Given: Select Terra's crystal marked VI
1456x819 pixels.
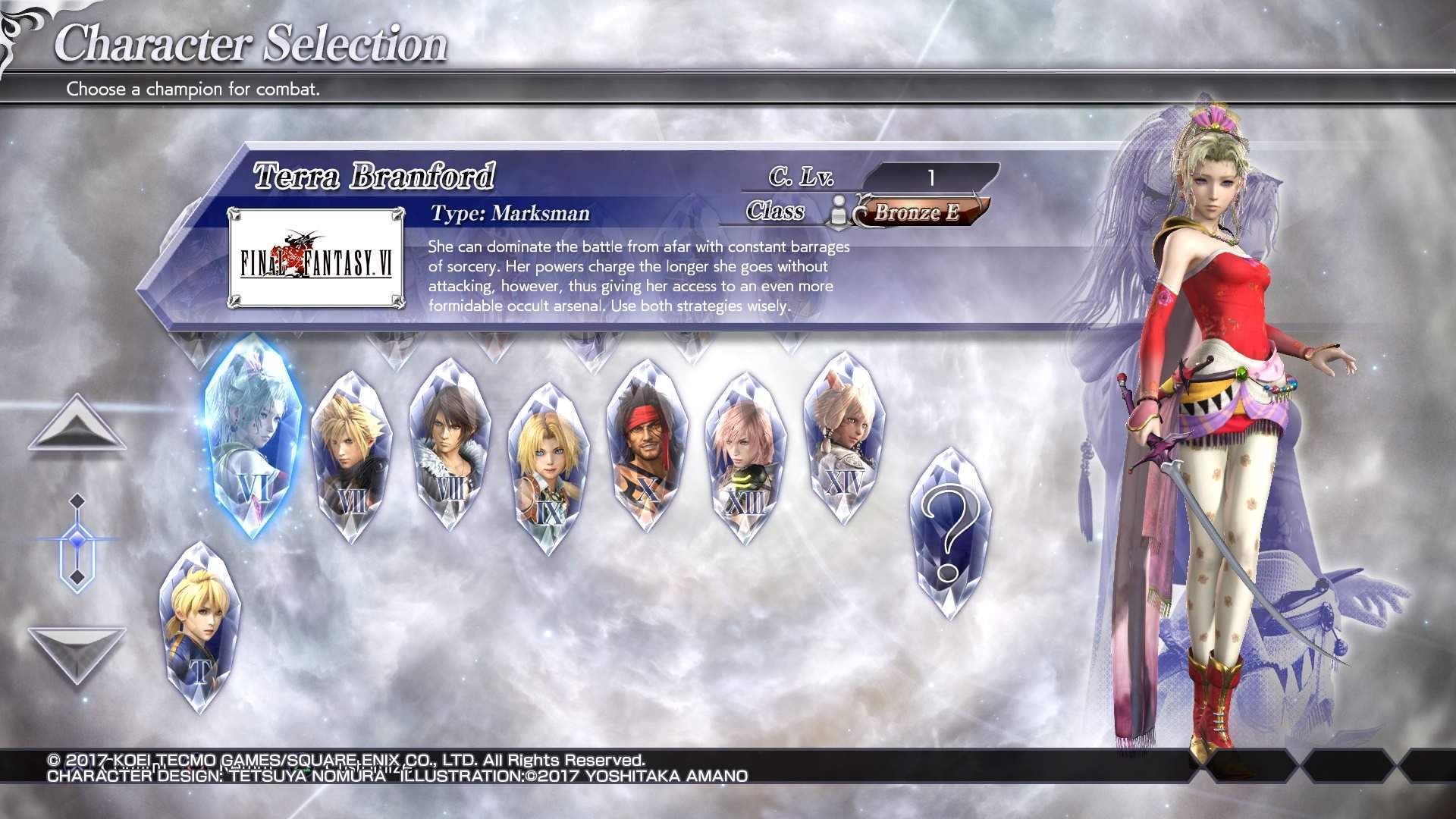Looking at the screenshot, I should pyautogui.click(x=253, y=438).
